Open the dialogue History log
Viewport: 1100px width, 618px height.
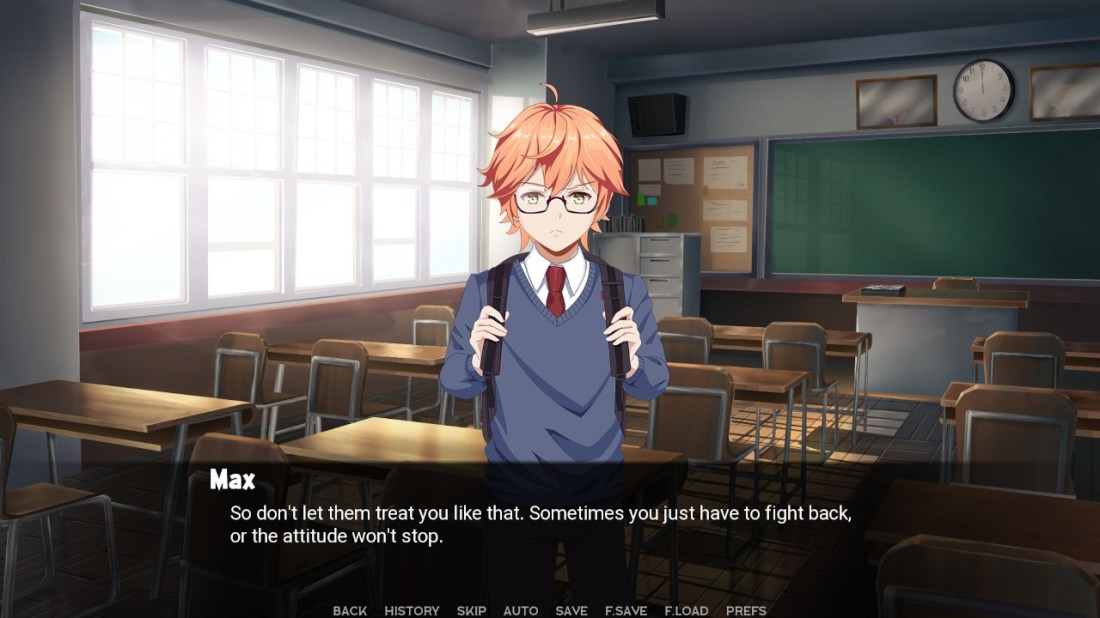[412, 610]
